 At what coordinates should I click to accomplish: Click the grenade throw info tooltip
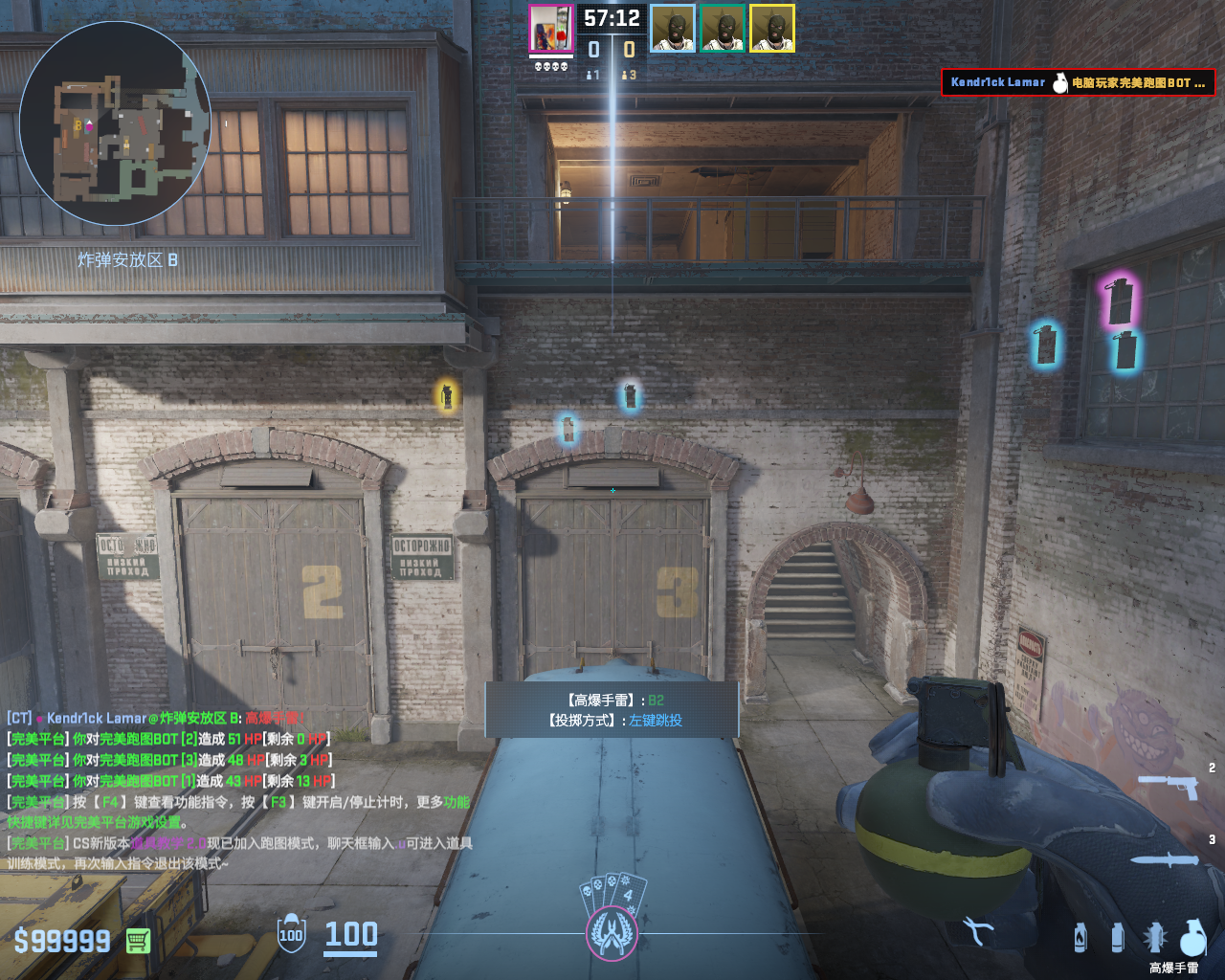612,710
